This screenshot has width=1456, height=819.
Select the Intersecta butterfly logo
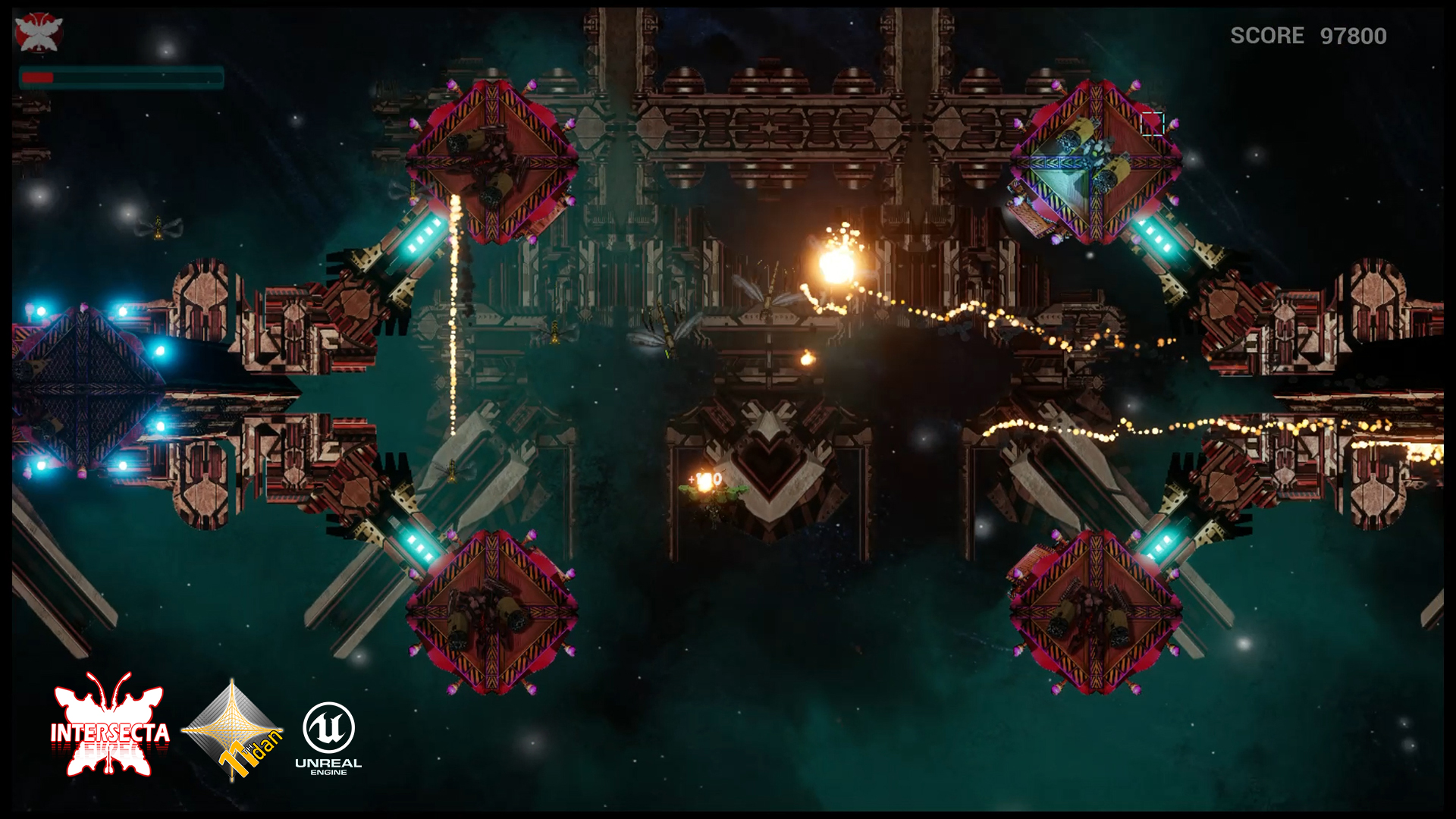click(109, 726)
